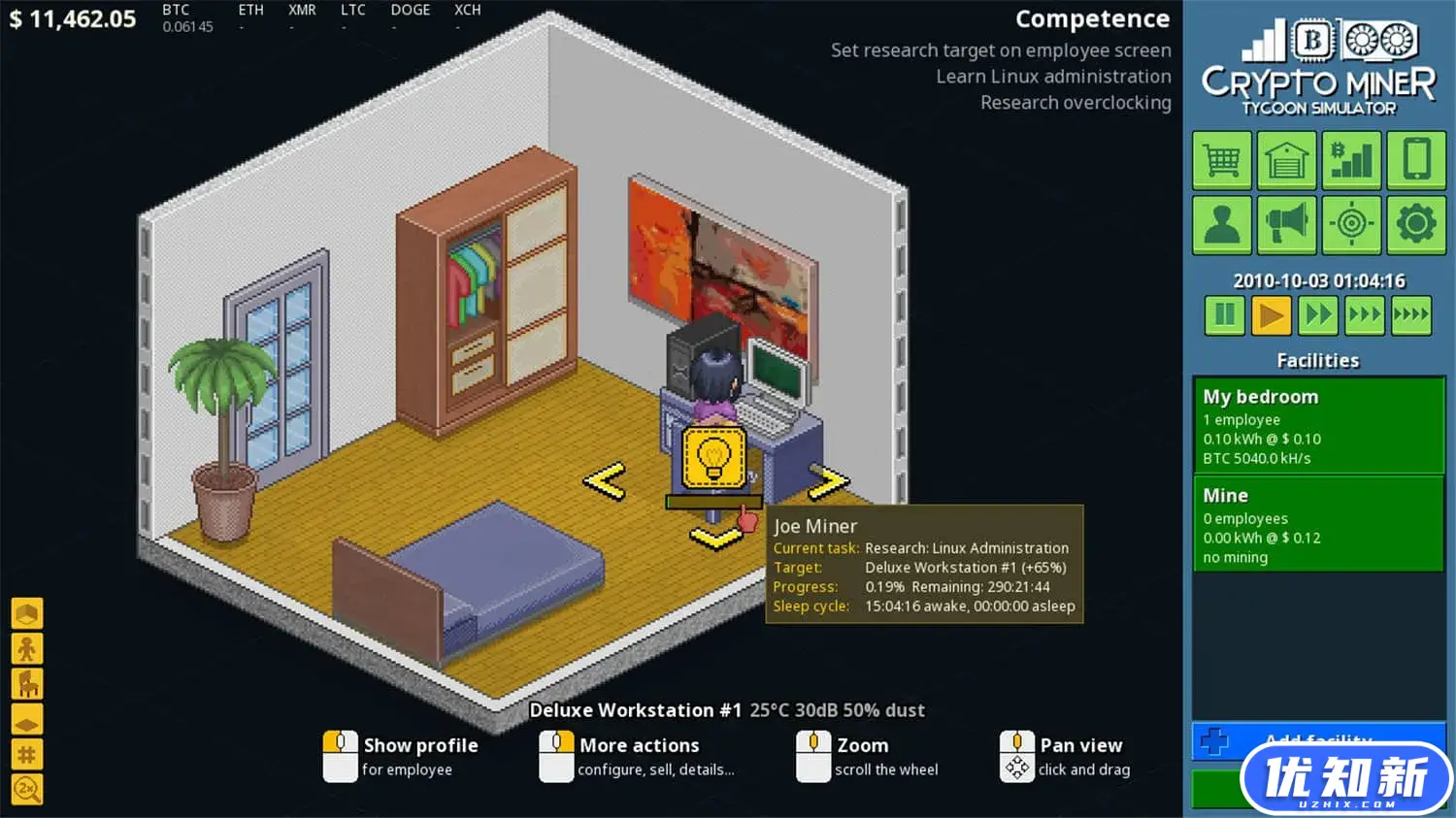The width and height of the screenshot is (1456, 818).
Task: Activate the 2x zoom magnifier tool
Action: point(26,789)
